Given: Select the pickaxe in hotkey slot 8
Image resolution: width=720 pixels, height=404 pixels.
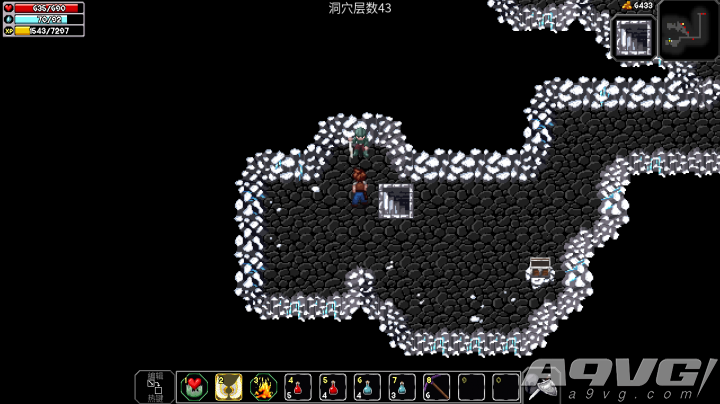Looking at the screenshot, I should (x=437, y=387).
